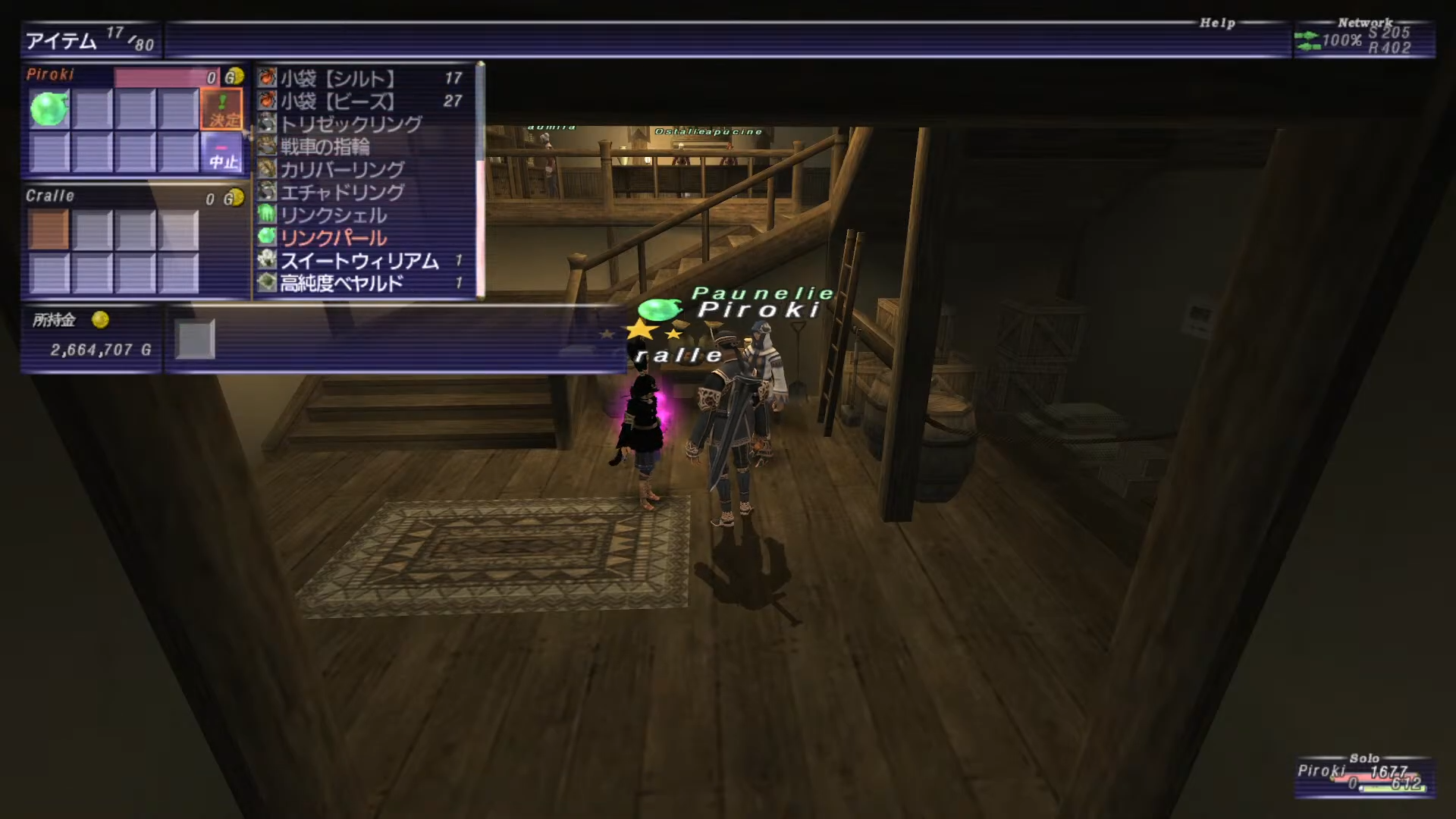Click the 高純度ベヤルド crystal icon
The image size is (1456, 819).
point(265,281)
